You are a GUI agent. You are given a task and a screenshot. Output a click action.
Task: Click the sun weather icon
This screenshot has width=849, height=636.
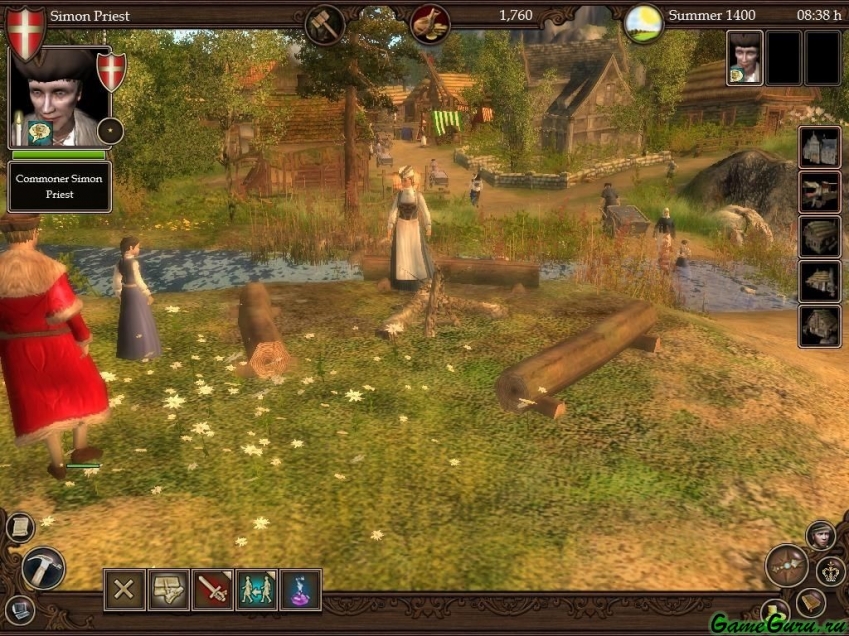643,23
